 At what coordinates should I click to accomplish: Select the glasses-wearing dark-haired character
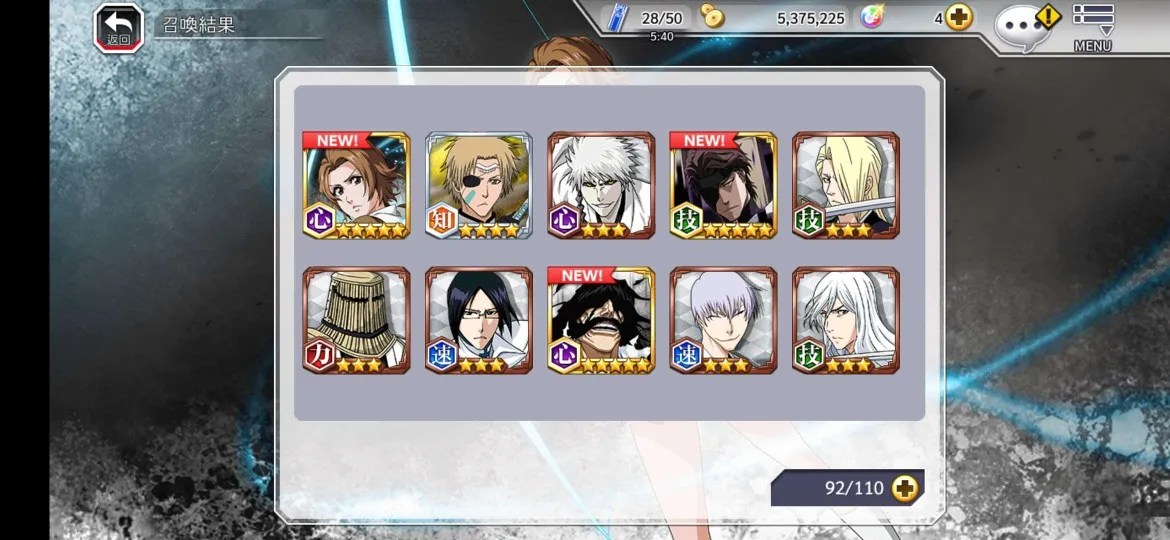(479, 320)
